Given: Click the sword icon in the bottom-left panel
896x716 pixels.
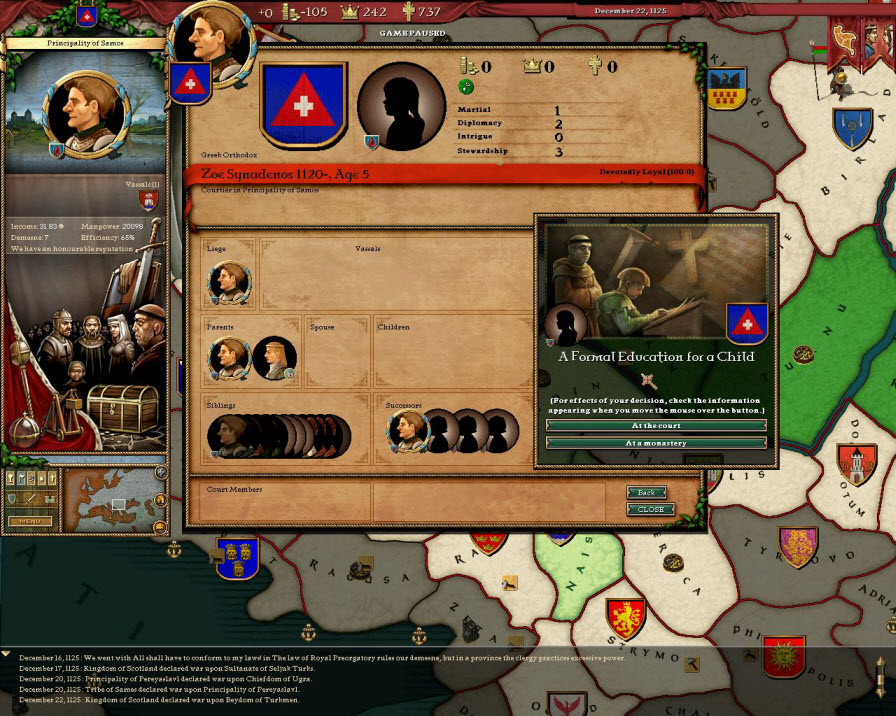Looking at the screenshot, I should (29, 498).
